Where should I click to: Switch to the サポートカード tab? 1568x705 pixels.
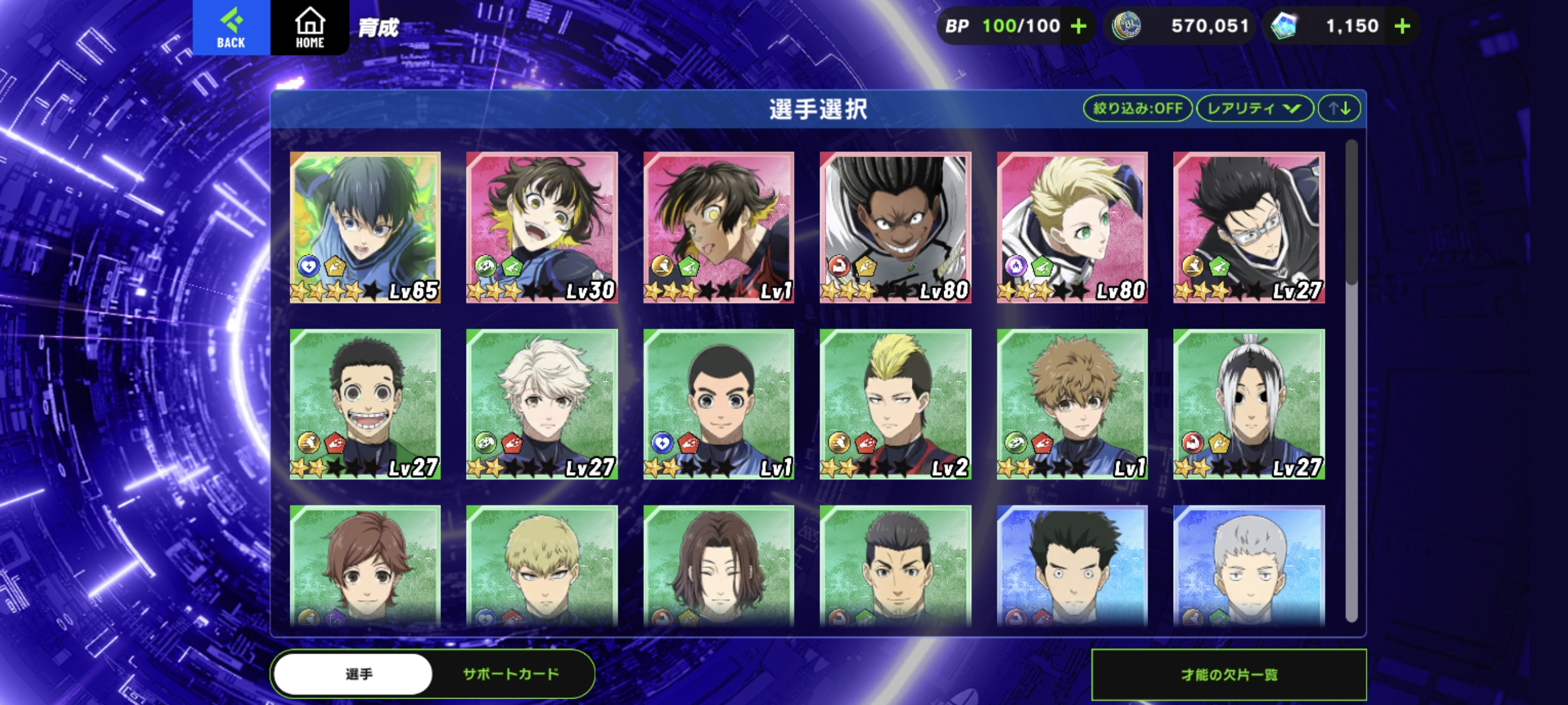click(511, 674)
